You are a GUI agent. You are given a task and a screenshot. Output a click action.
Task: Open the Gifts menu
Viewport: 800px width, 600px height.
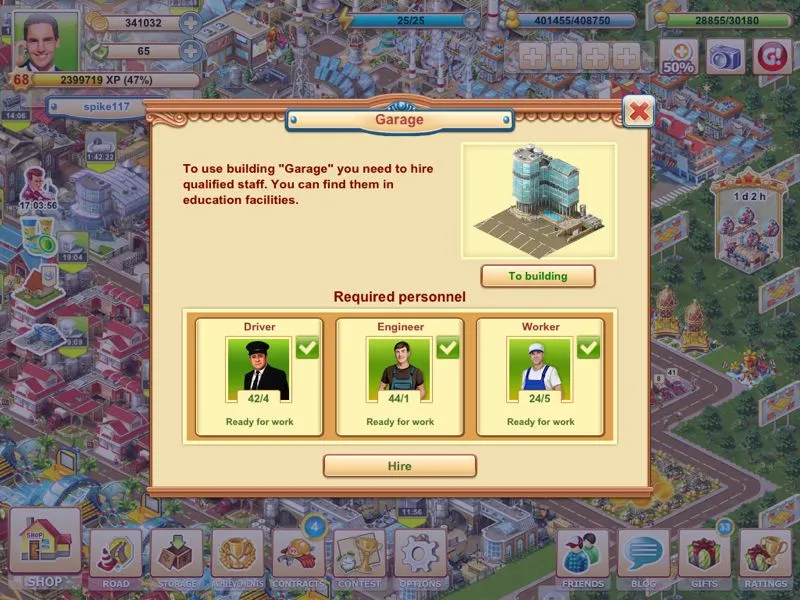705,556
